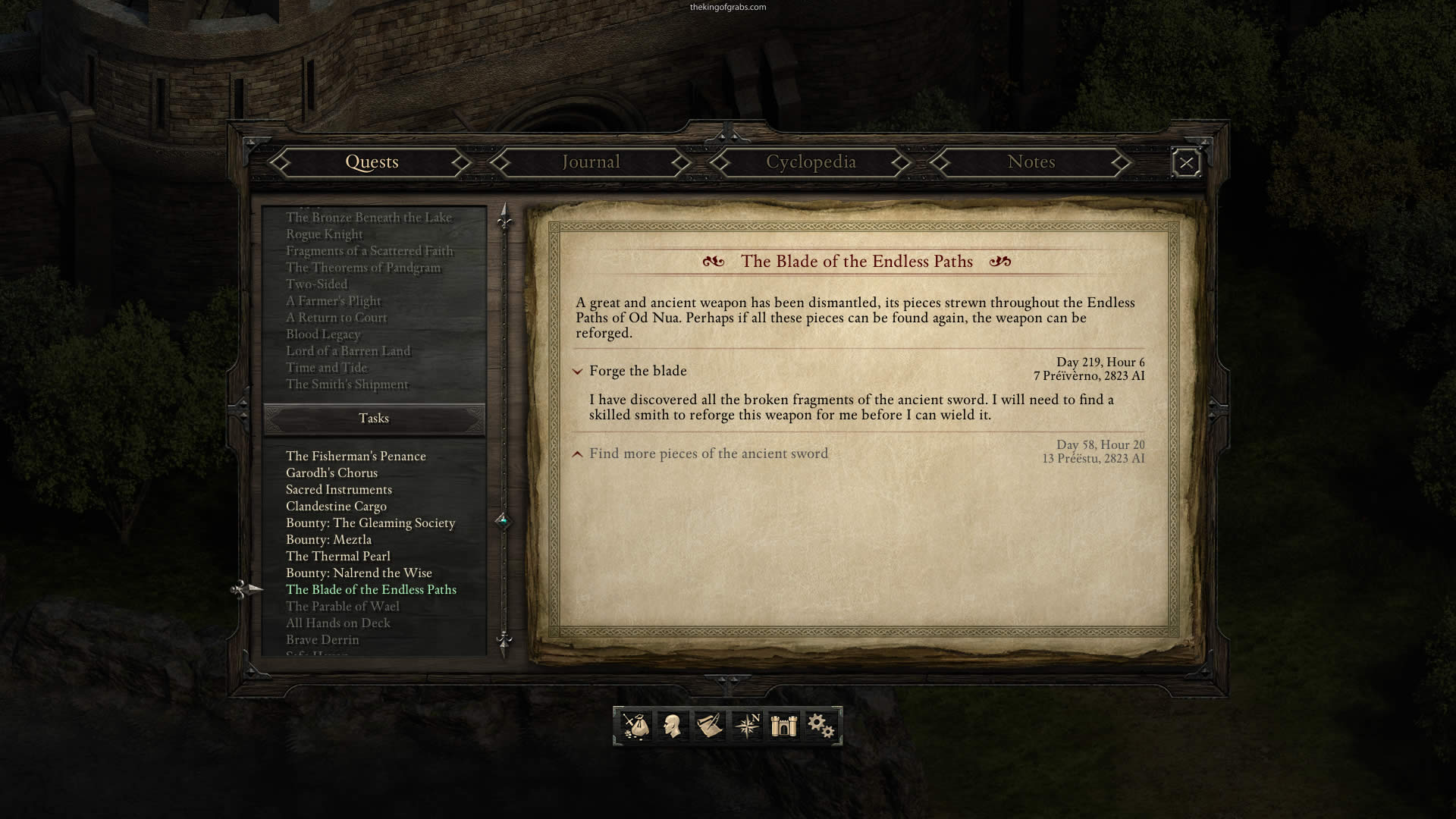Collapse the Tasks section header
The width and height of the screenshot is (1456, 819).
point(374,419)
